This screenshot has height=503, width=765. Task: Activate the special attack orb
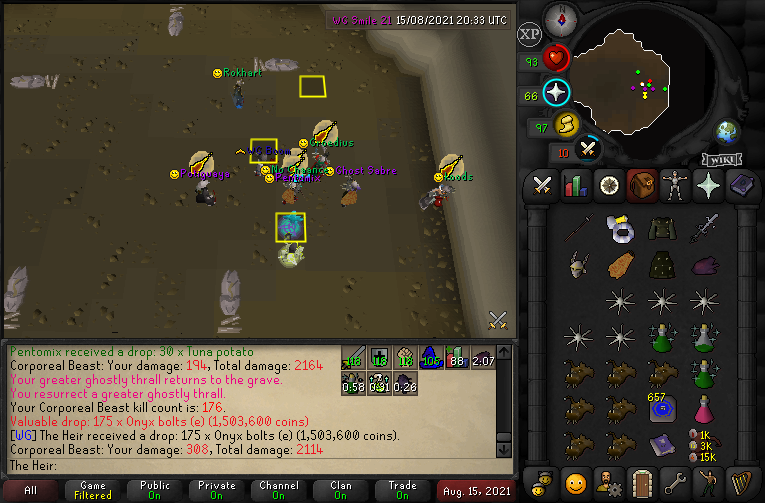point(588,149)
